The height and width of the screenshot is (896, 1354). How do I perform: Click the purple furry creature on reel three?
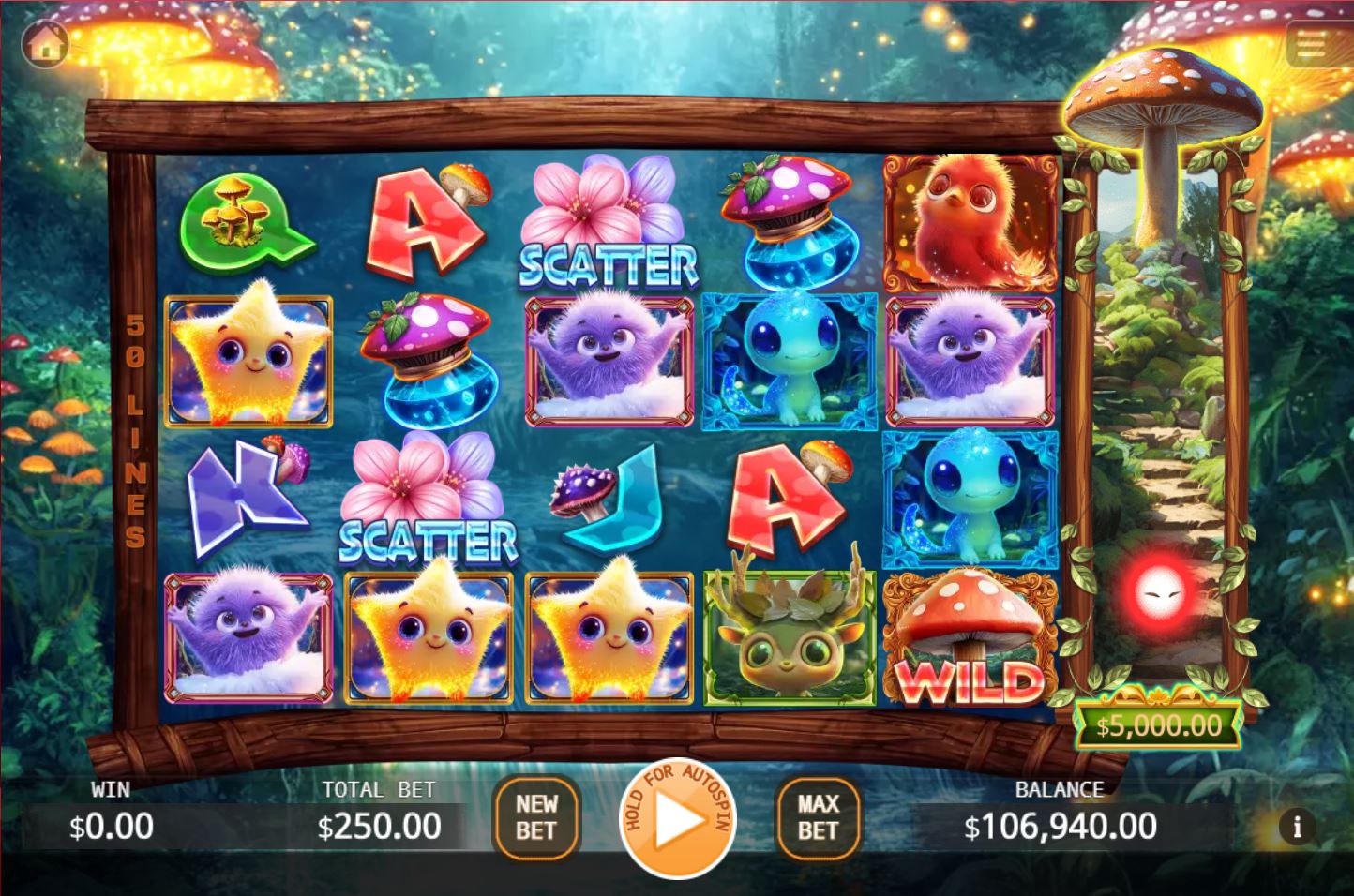click(x=609, y=361)
